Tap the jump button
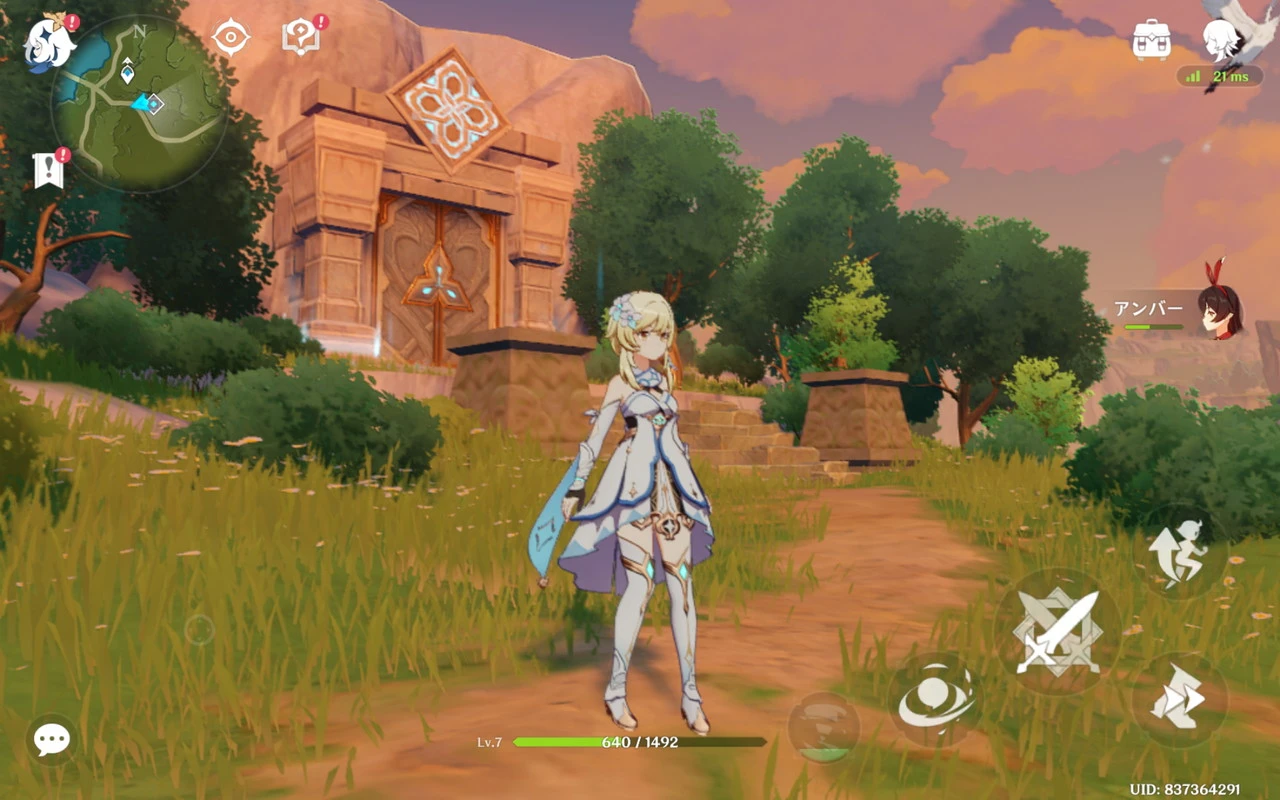This screenshot has width=1280, height=800. point(1178,551)
